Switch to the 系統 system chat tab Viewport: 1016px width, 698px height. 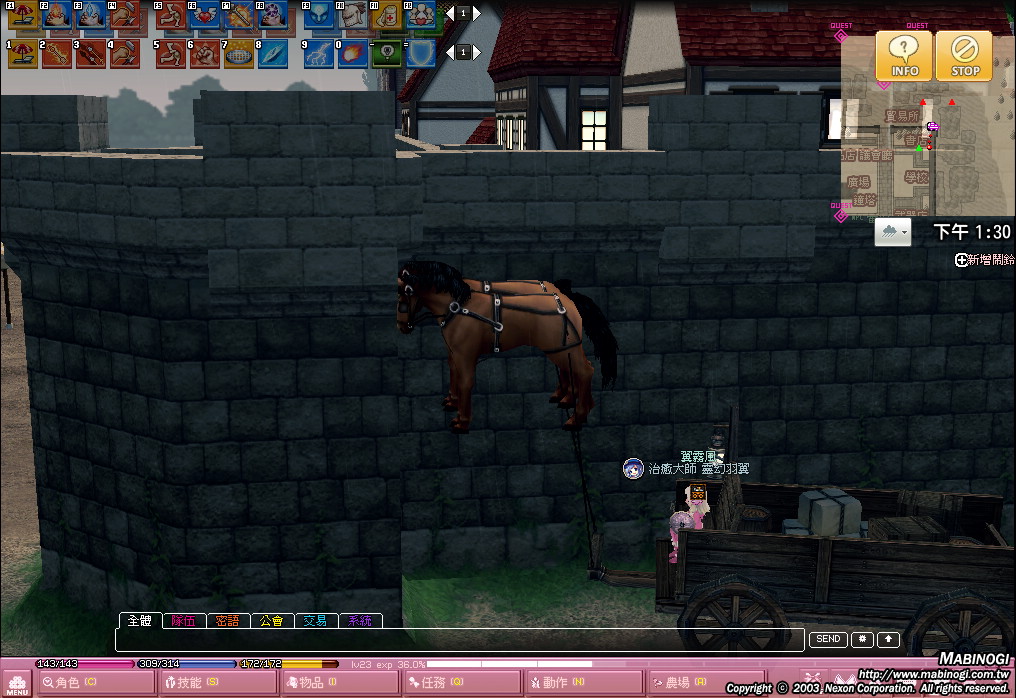pos(360,621)
